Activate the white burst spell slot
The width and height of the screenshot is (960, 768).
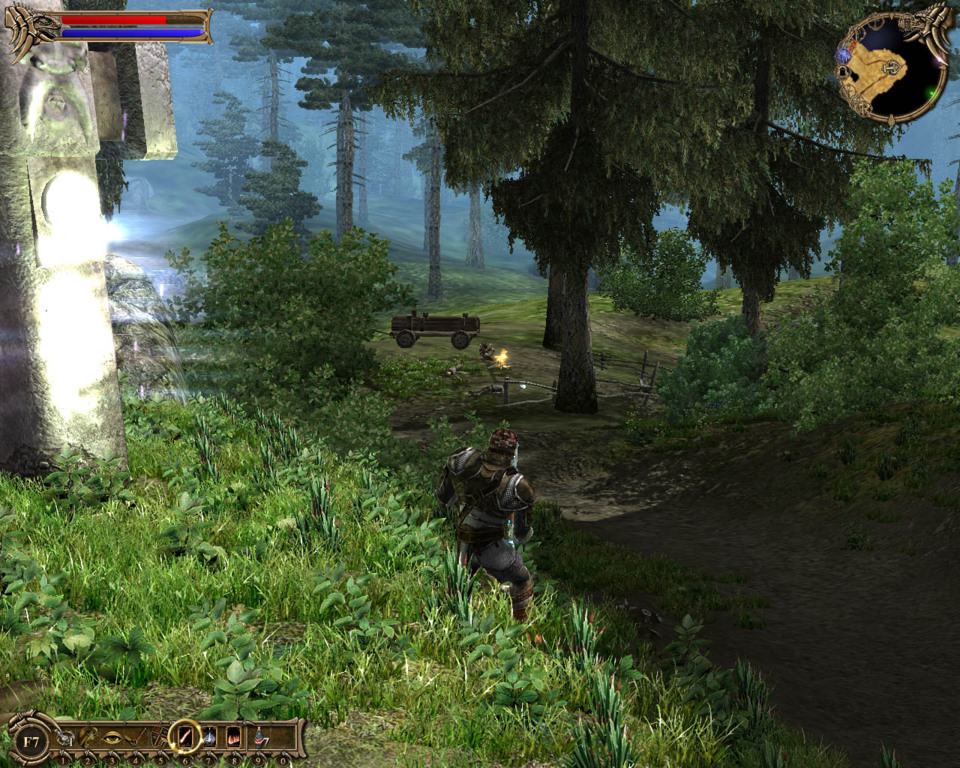coord(210,737)
